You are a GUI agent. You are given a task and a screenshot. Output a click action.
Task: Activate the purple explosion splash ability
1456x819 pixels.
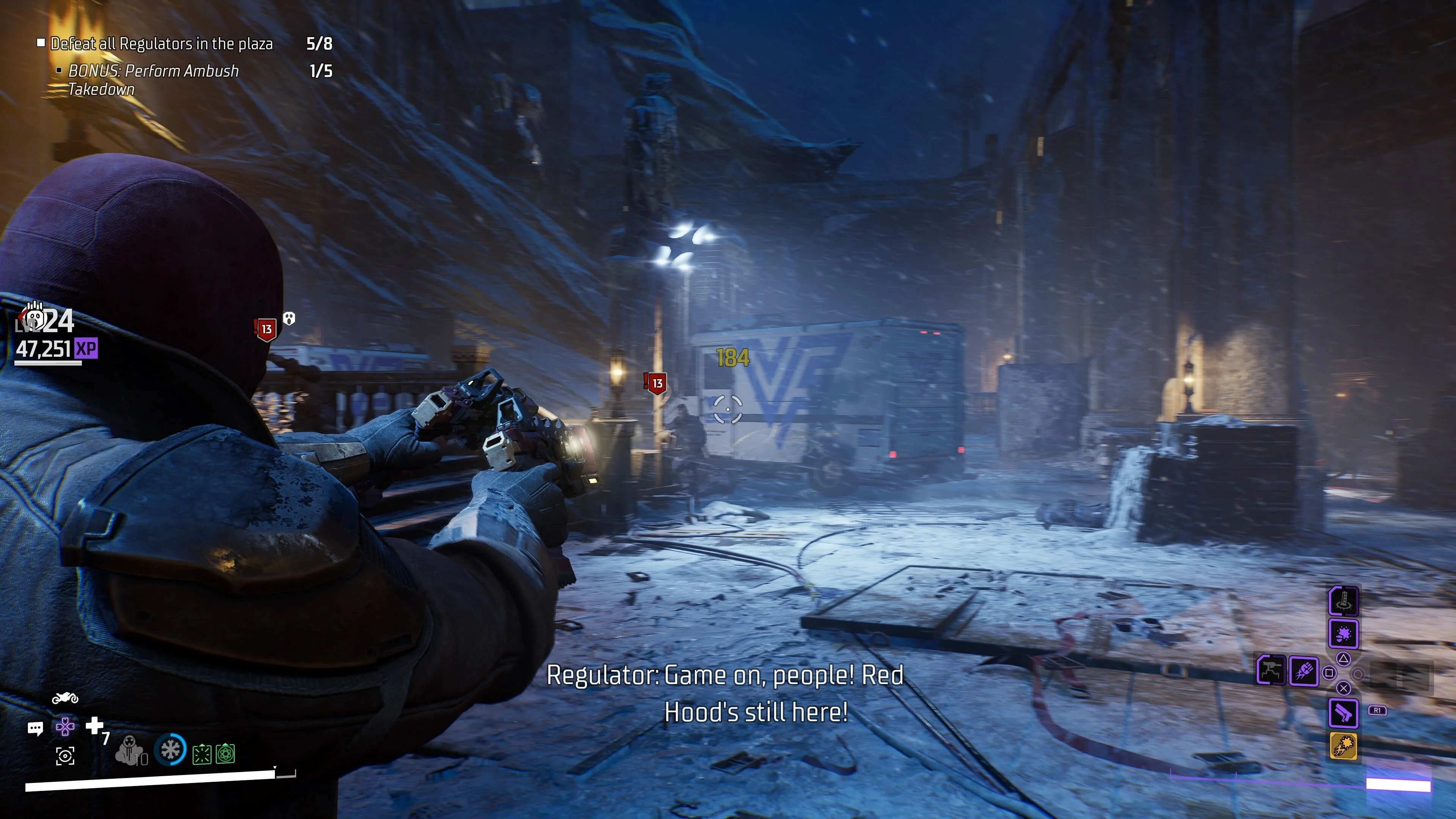(x=1343, y=634)
